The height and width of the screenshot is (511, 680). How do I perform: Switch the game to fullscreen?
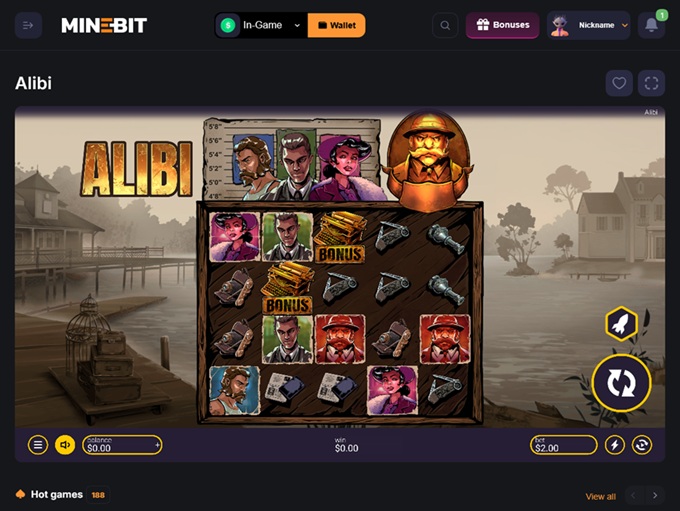pyautogui.click(x=651, y=83)
